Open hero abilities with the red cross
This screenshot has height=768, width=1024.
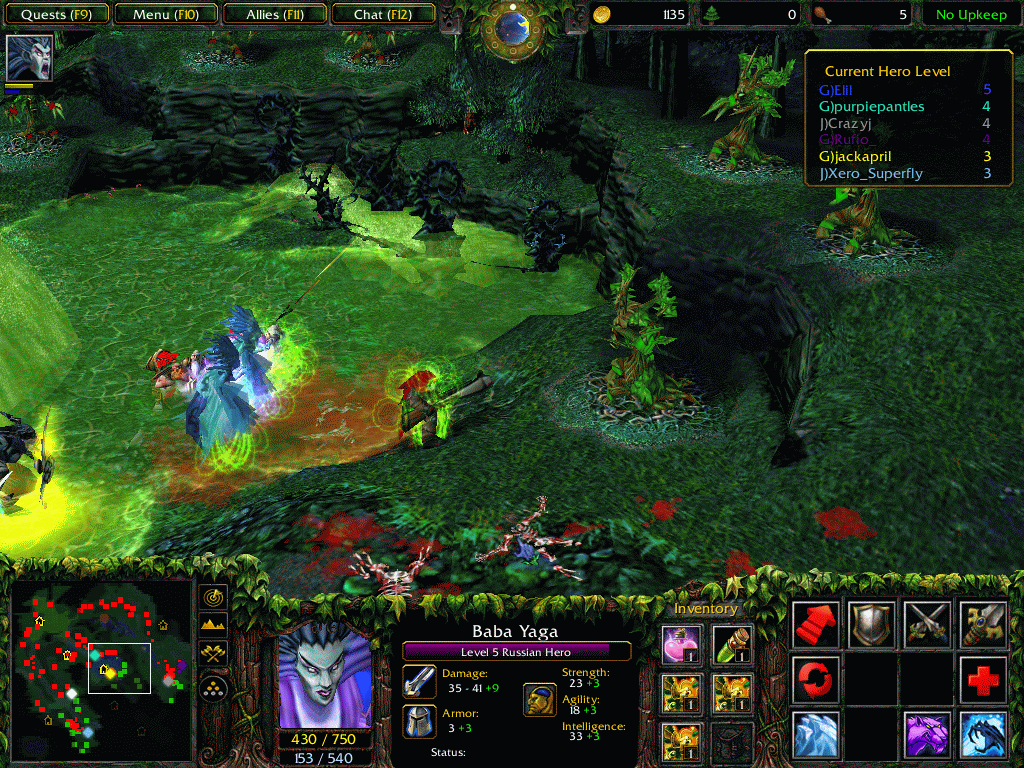[x=982, y=680]
